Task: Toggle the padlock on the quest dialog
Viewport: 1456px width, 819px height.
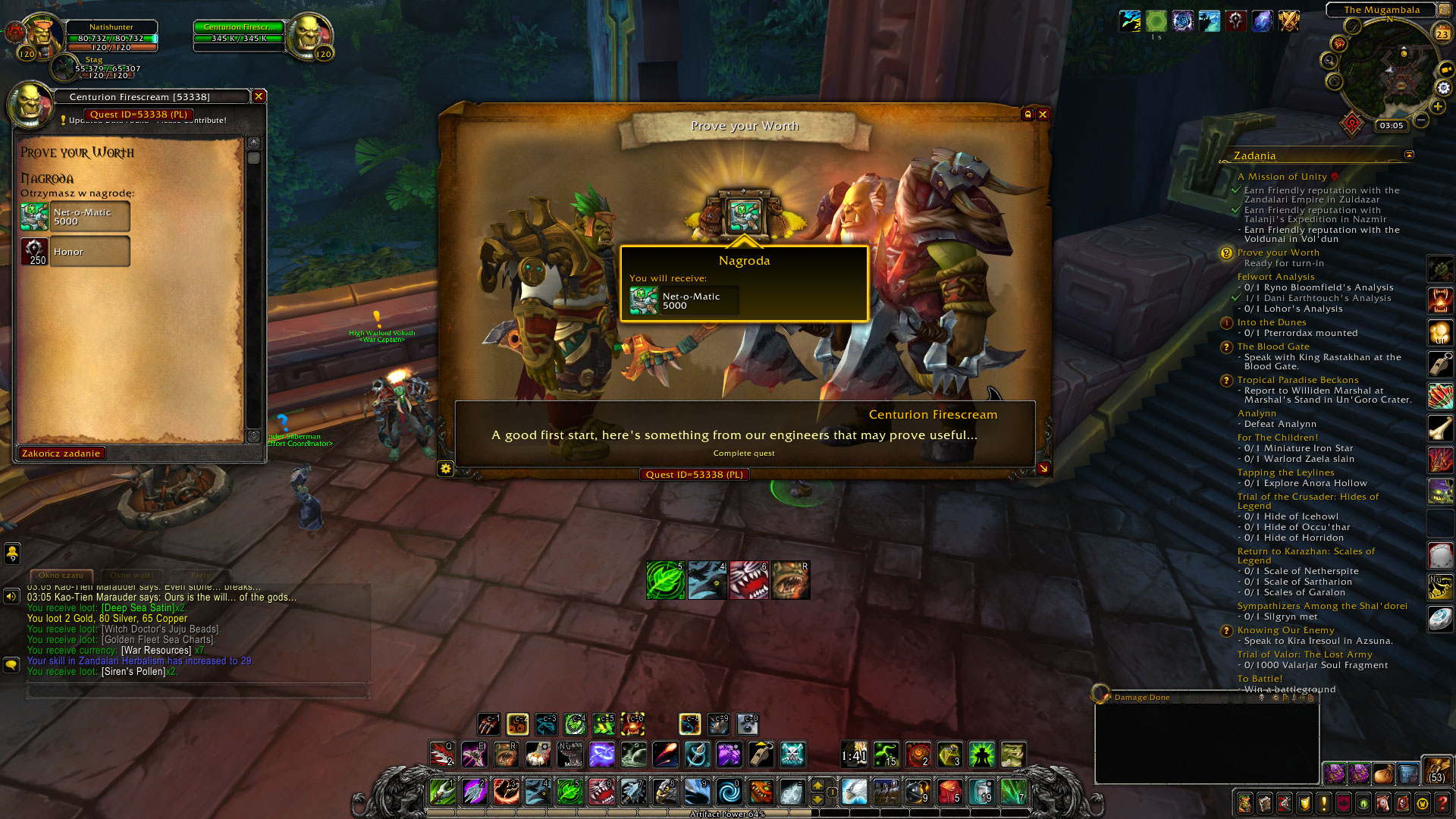Action: (x=1029, y=114)
